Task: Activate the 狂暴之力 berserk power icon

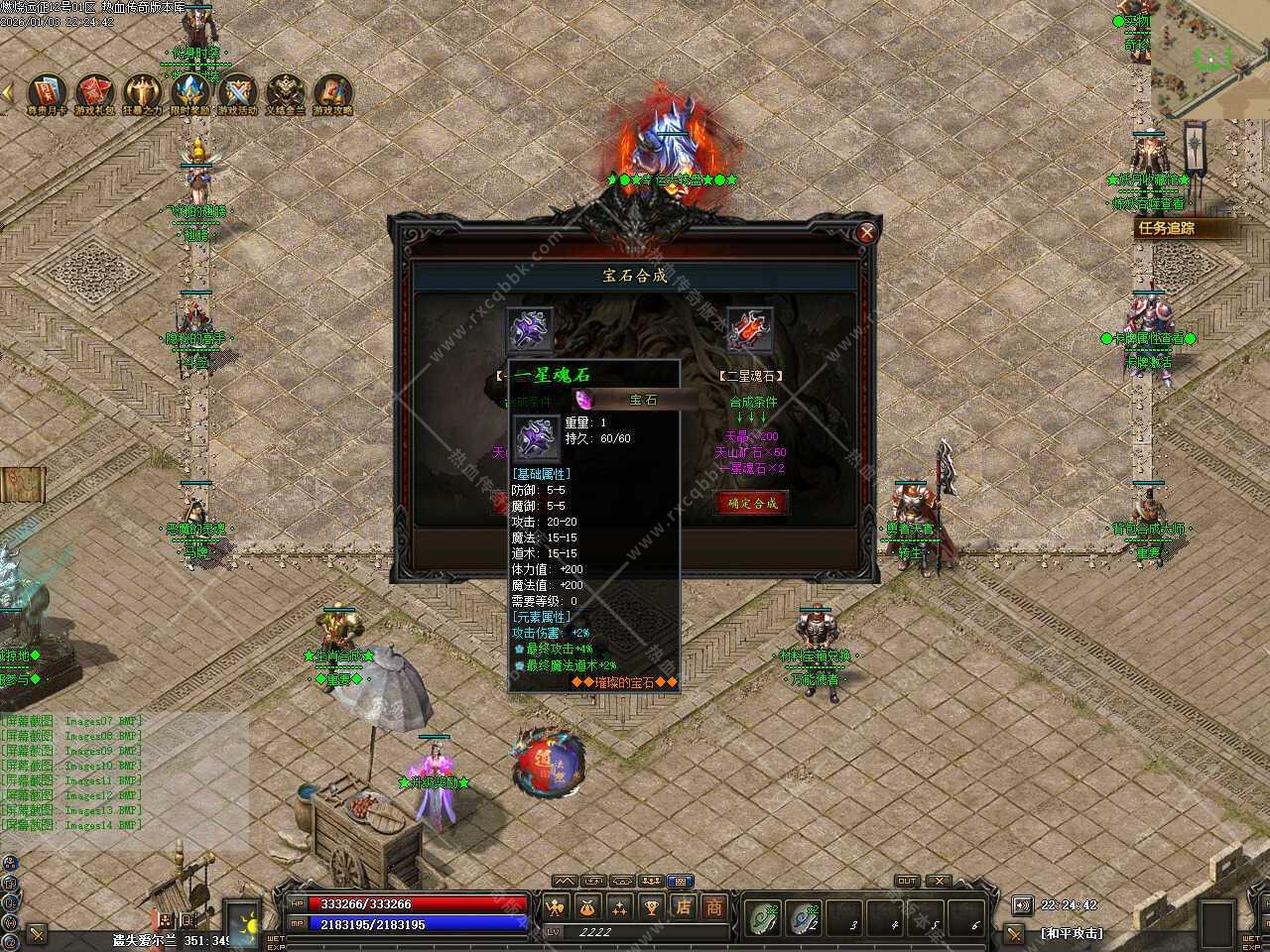Action: [x=142, y=93]
